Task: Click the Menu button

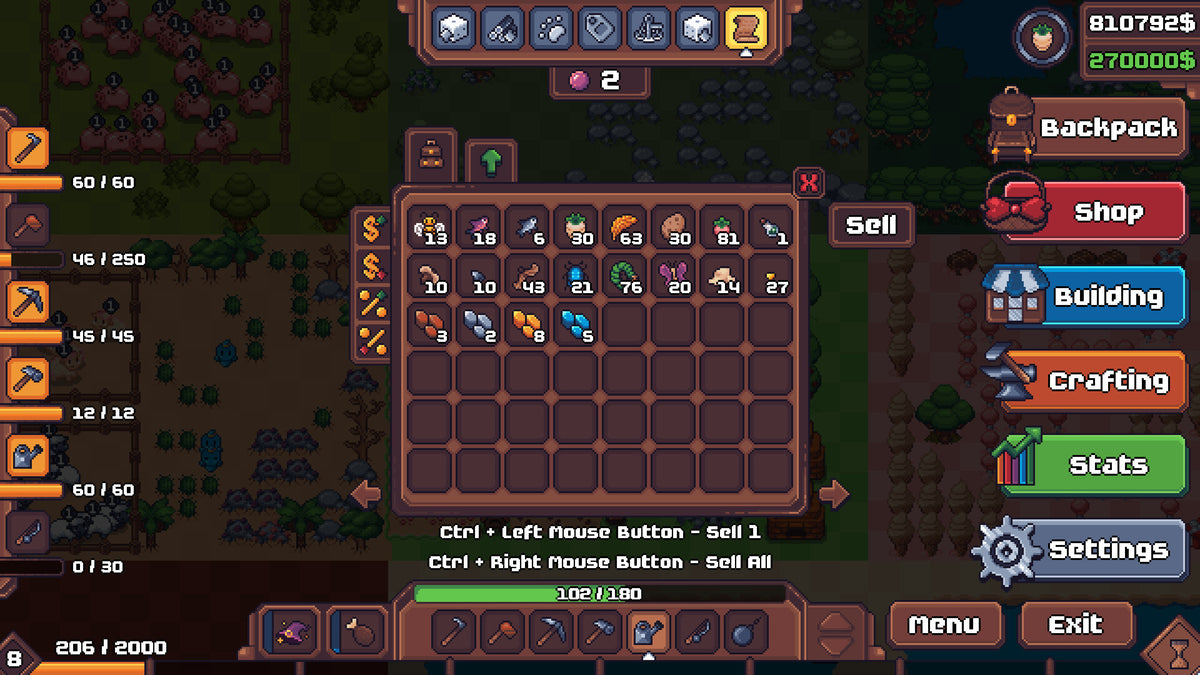Action: tap(944, 625)
